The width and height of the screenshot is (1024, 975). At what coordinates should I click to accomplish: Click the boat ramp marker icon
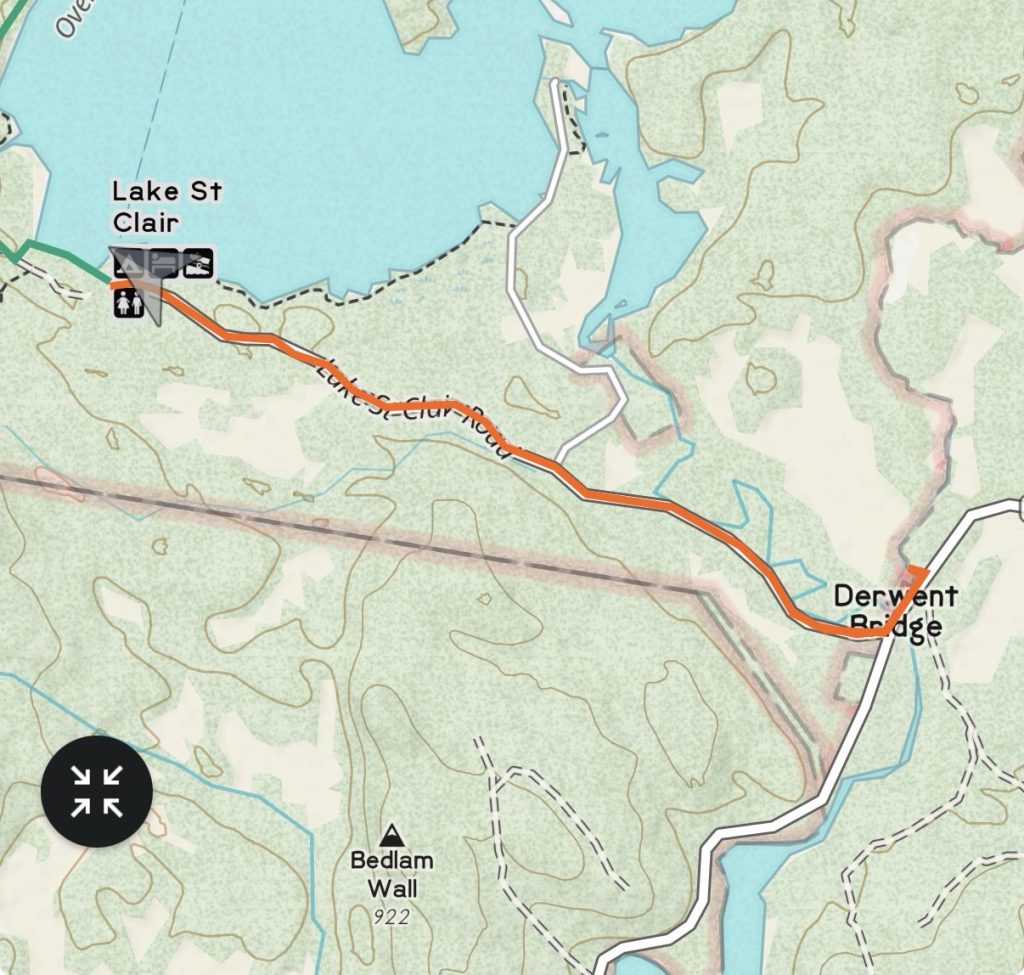click(197, 264)
